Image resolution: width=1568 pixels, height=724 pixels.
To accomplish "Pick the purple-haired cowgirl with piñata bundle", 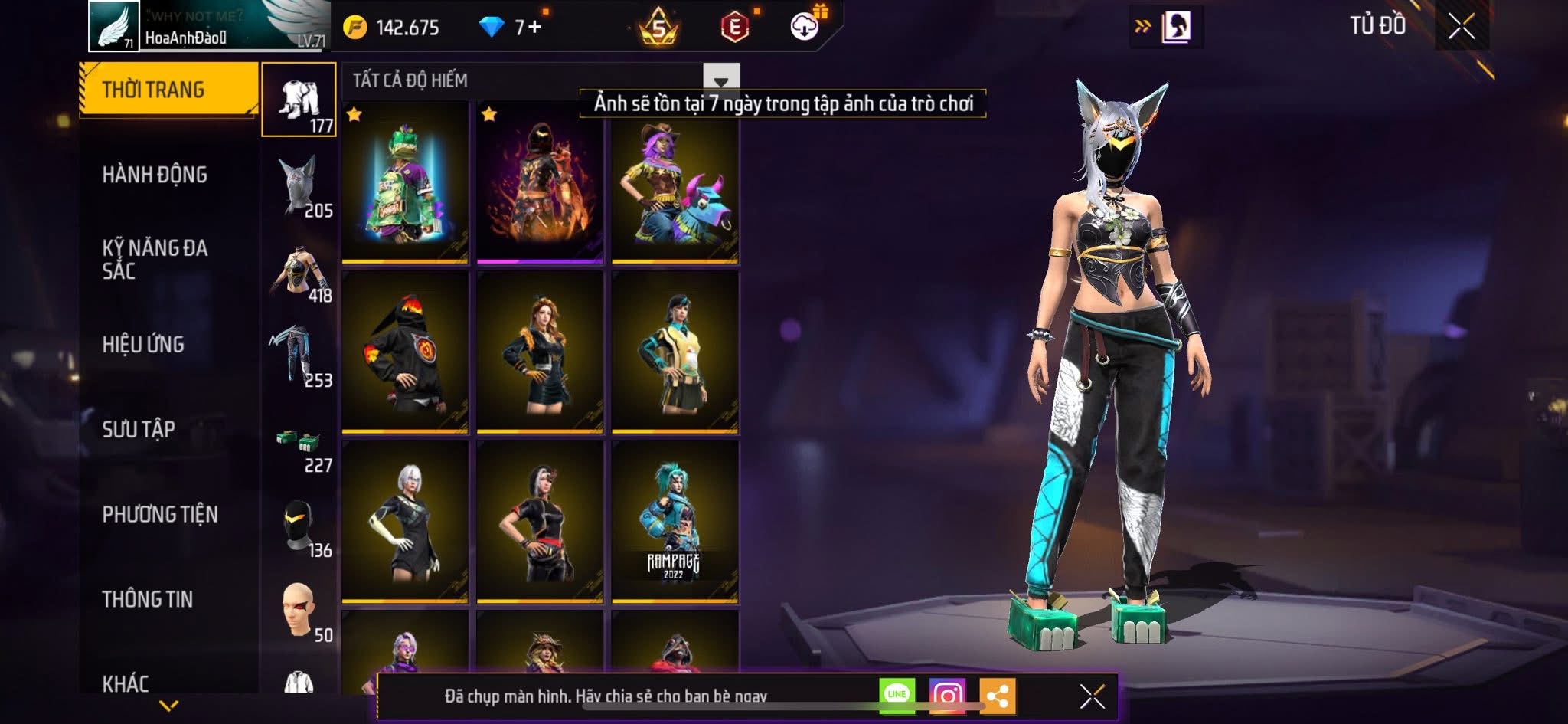I will click(675, 182).
